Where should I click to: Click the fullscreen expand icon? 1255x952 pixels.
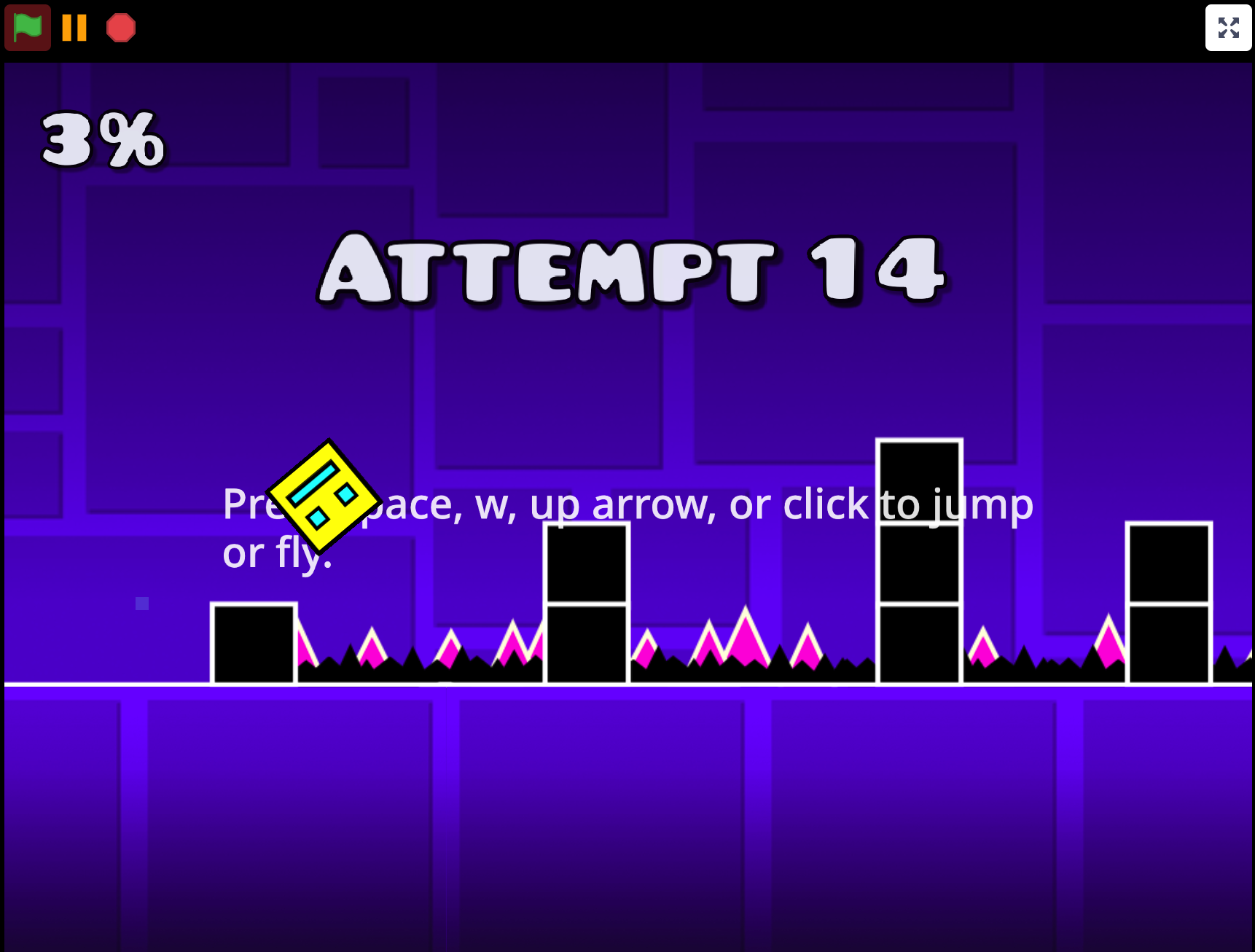1229,28
